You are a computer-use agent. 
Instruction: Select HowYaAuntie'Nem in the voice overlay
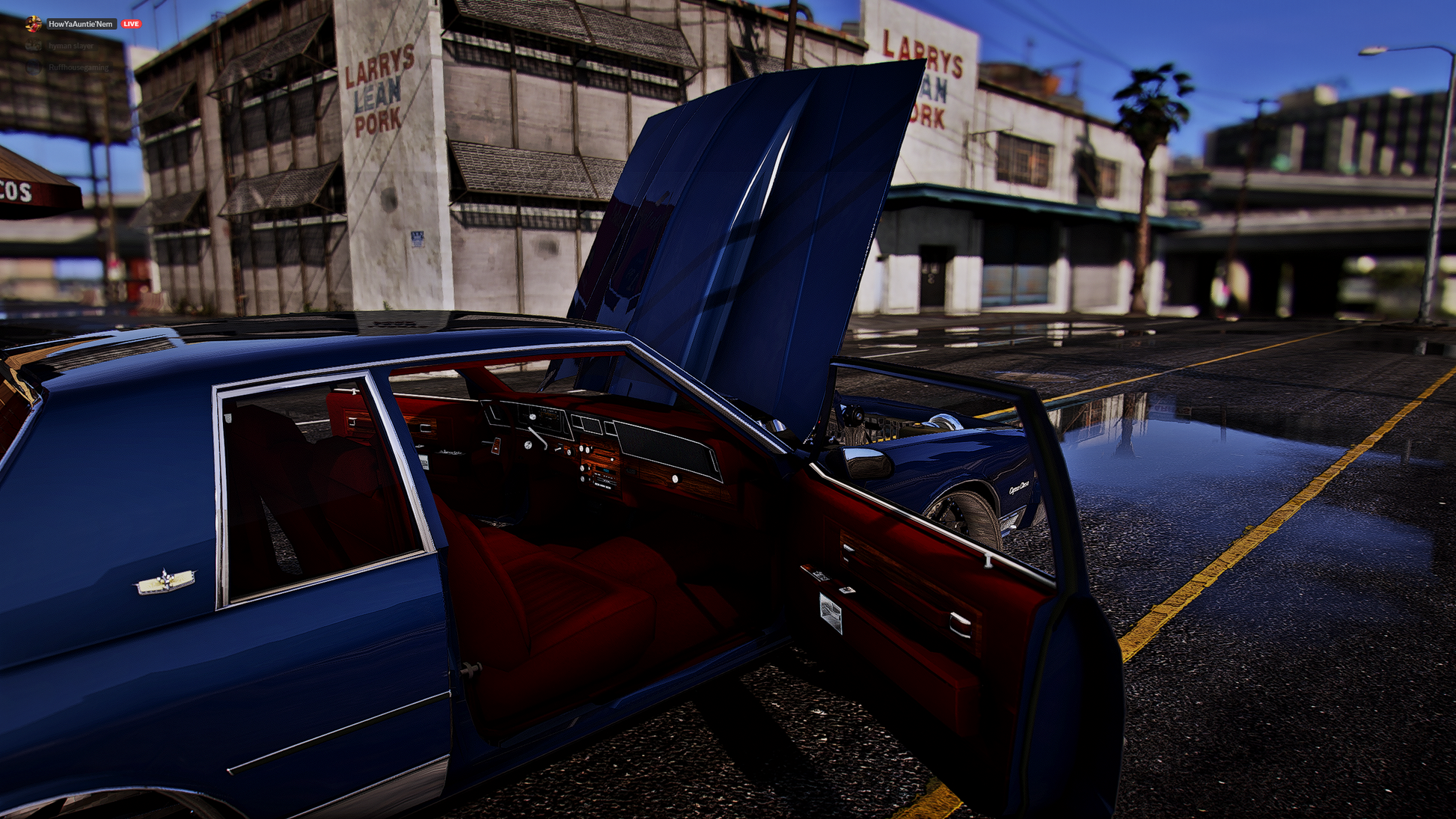pos(80,24)
